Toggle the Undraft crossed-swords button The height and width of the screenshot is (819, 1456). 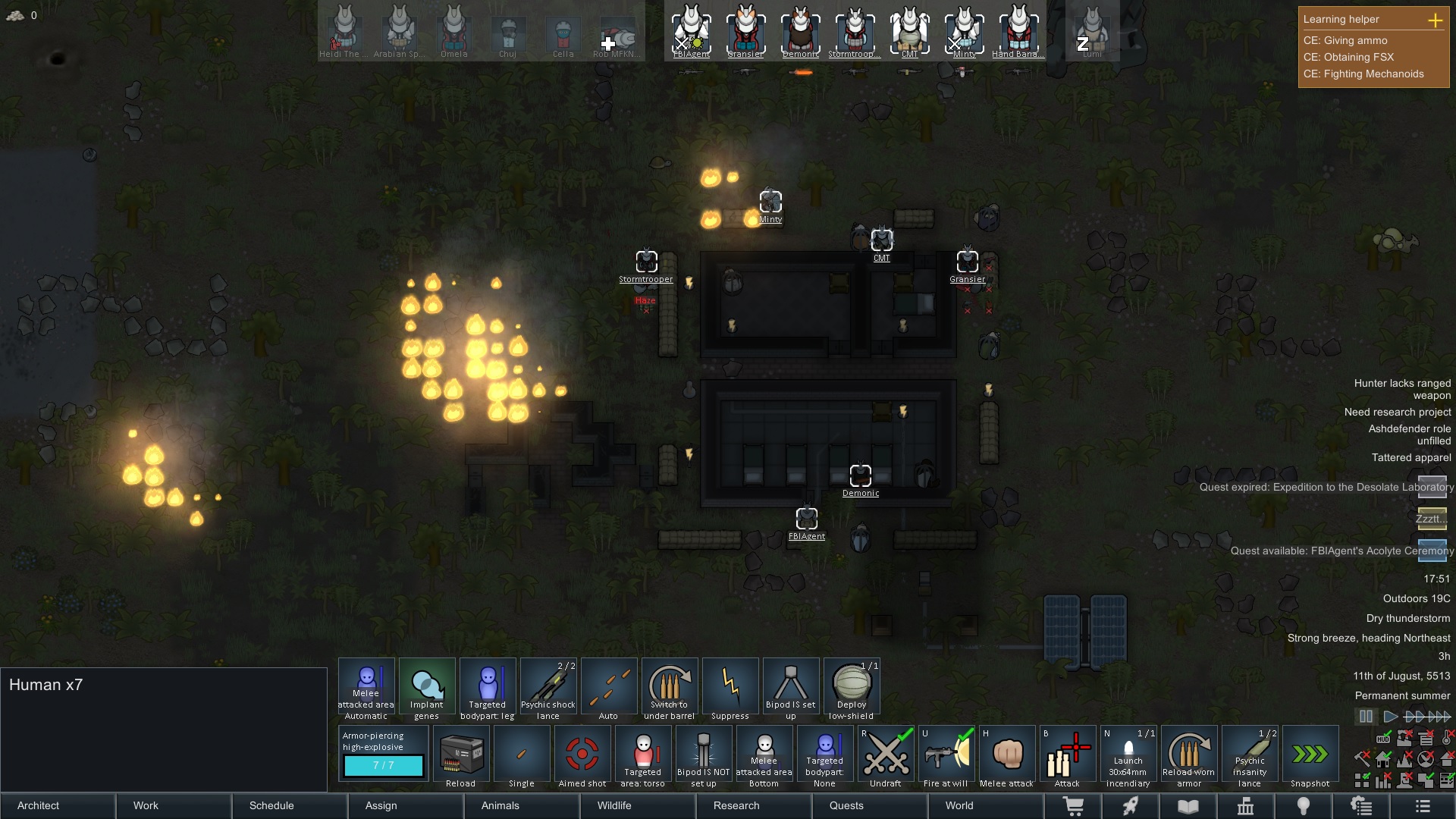(886, 755)
